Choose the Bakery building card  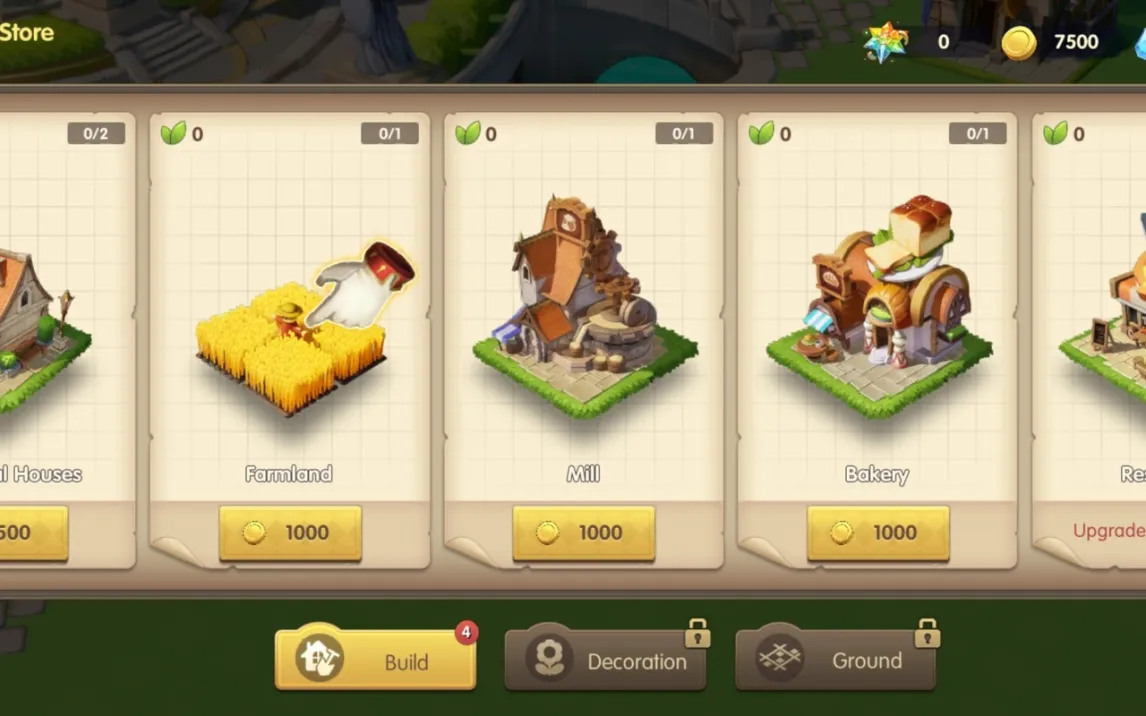coord(878,320)
